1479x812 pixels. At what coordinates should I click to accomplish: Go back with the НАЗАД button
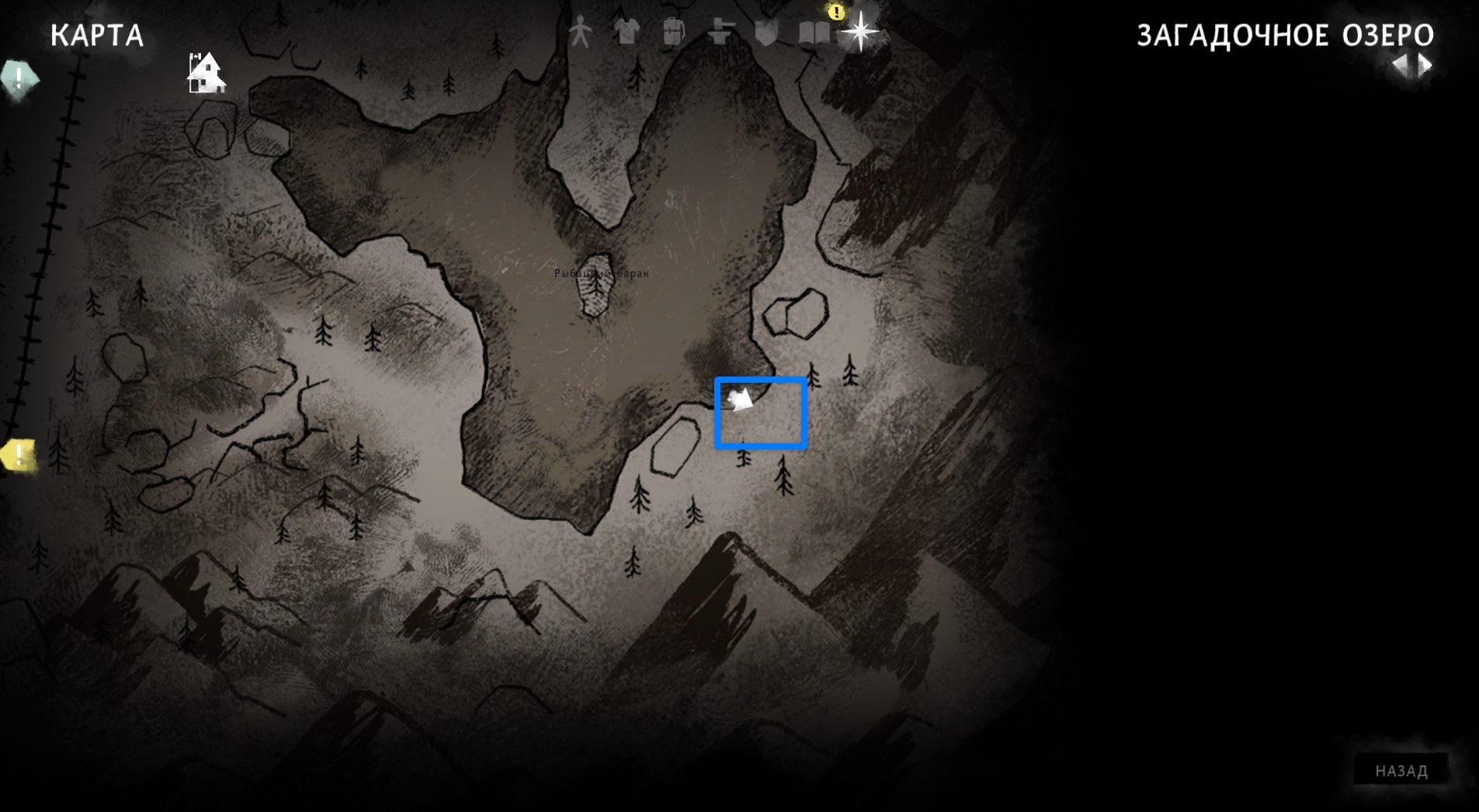pyautogui.click(x=1401, y=770)
